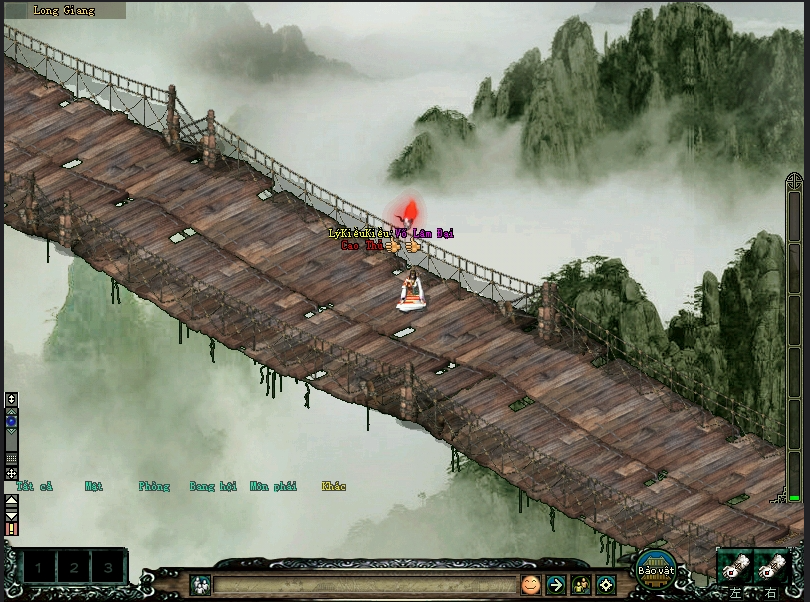Click the blue arrow send button
Image resolution: width=810 pixels, height=602 pixels.
[x=556, y=584]
